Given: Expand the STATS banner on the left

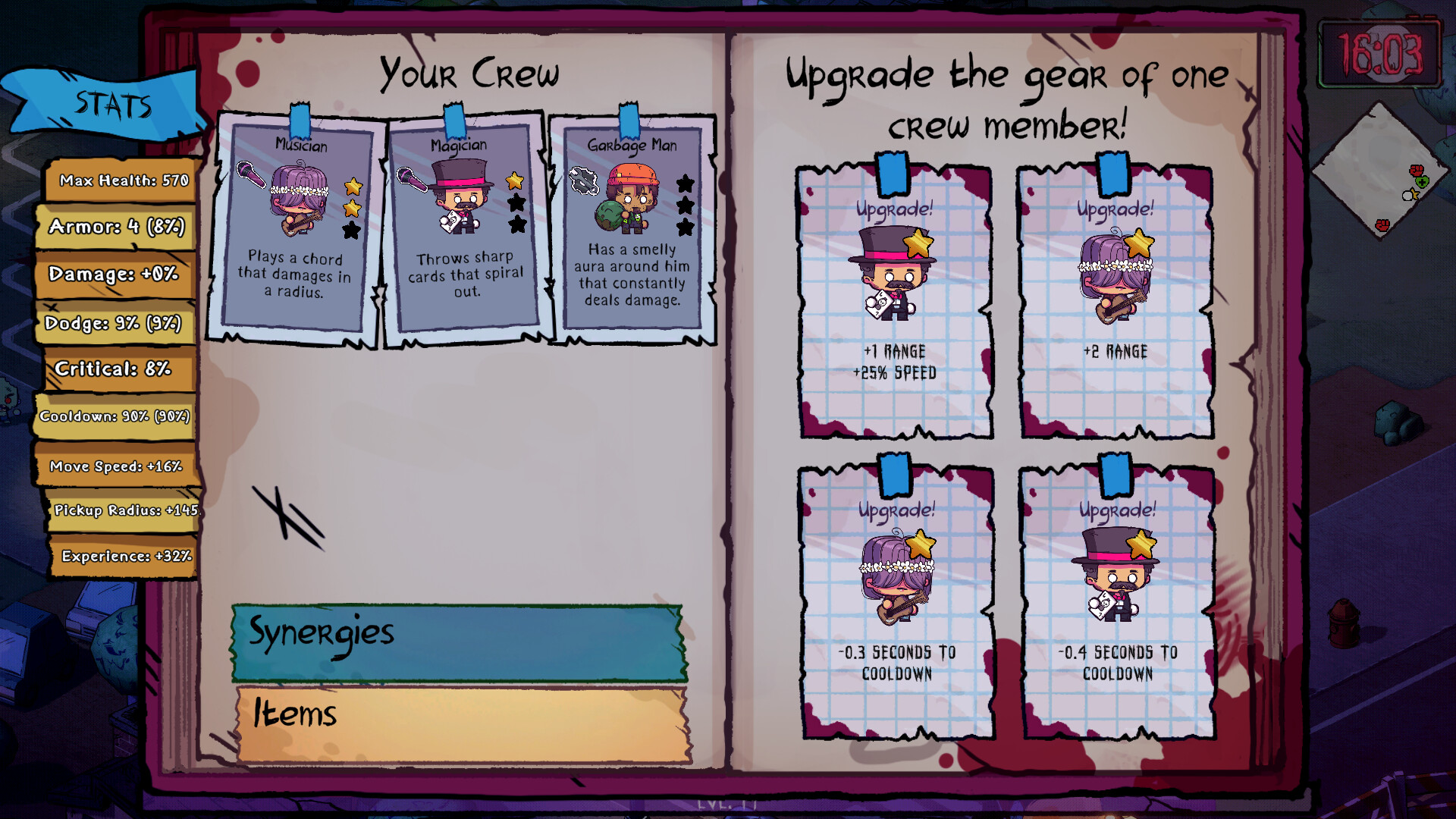Looking at the screenshot, I should 114,106.
